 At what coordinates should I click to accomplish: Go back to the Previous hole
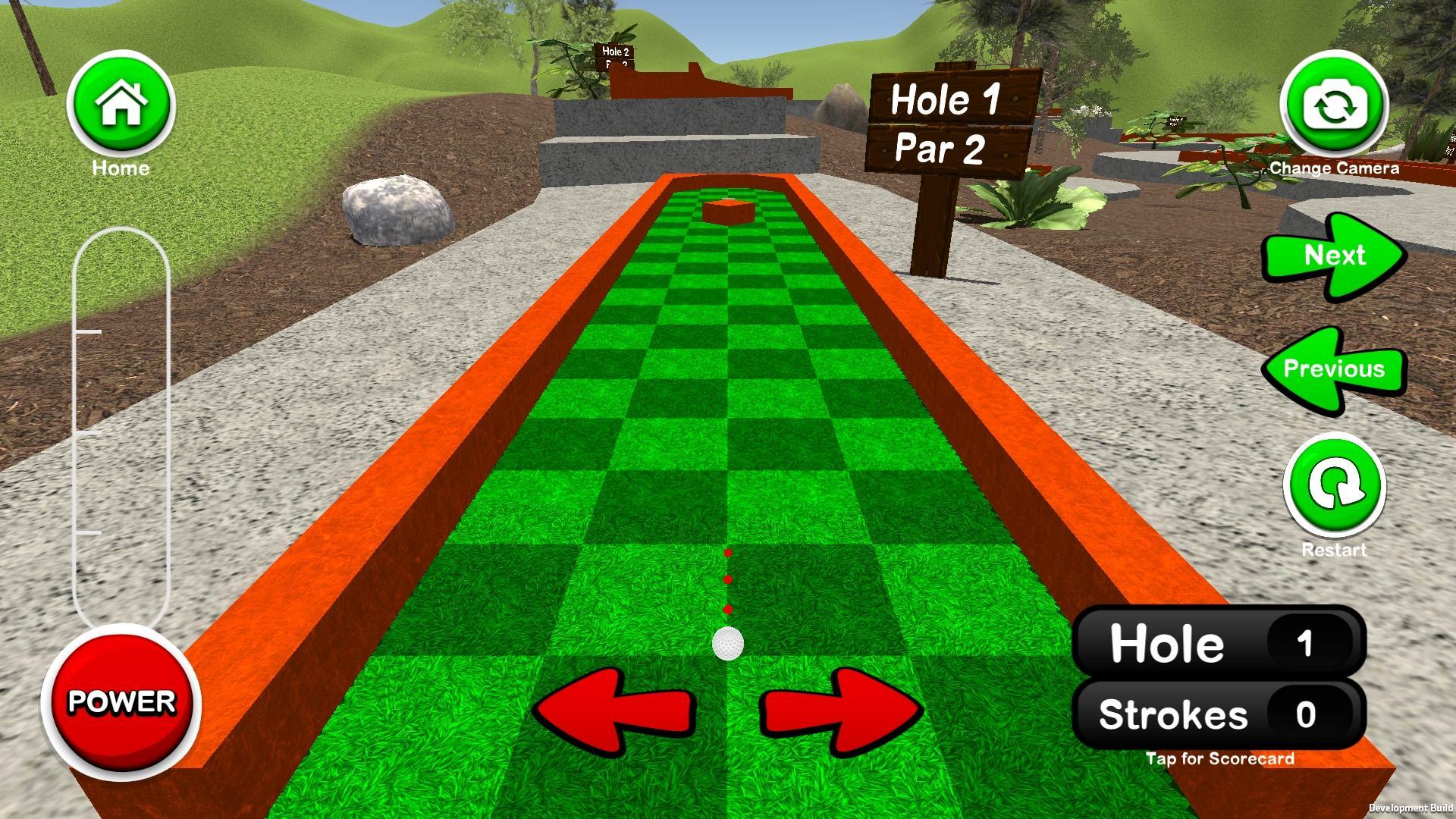[x=1334, y=370]
